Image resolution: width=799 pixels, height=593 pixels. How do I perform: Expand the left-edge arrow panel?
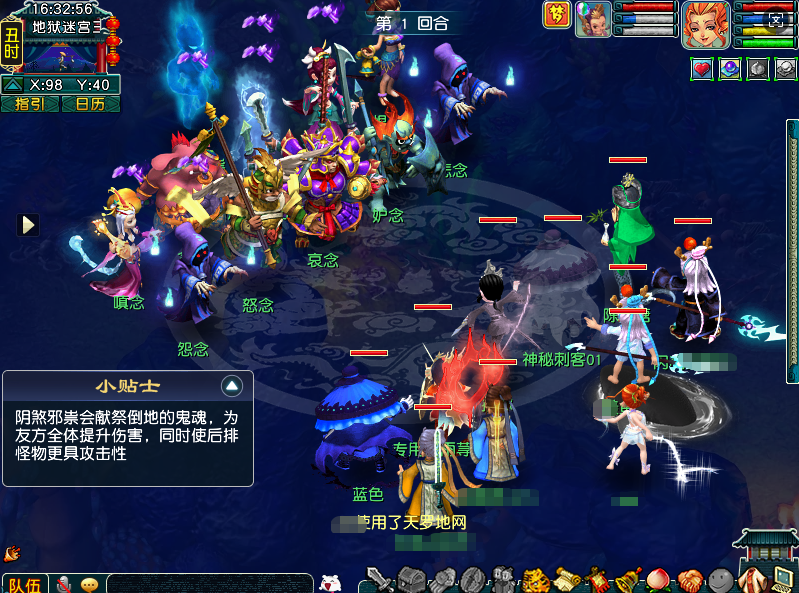tap(28, 224)
